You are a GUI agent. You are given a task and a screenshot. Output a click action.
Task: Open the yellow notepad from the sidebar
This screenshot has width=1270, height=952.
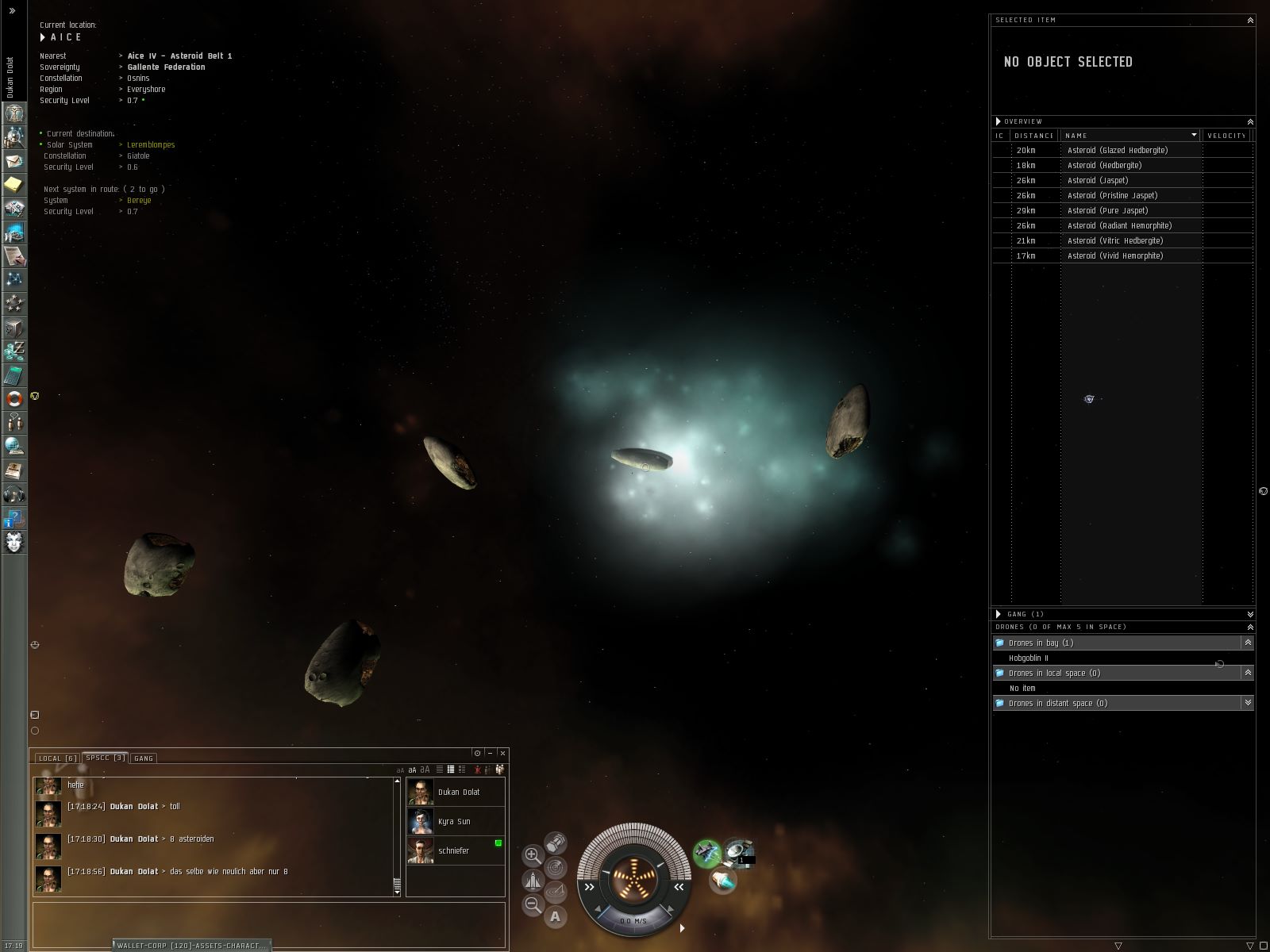click(x=14, y=185)
